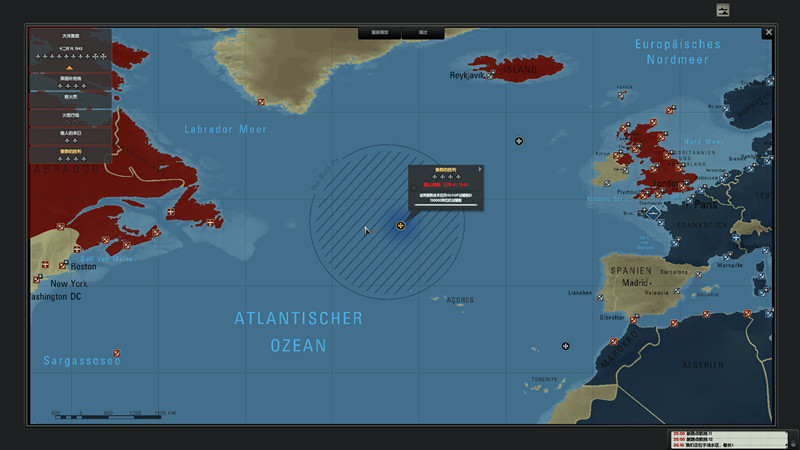800x450 pixels.
Task: Click the Reykjavik port marker
Action: (490, 76)
